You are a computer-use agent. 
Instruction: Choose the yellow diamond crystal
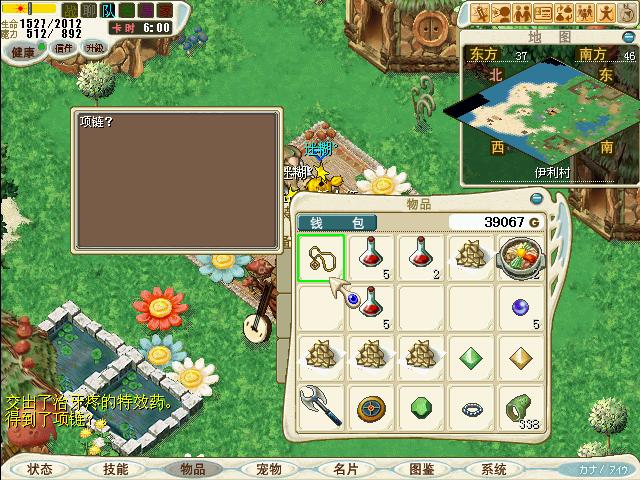521,357
